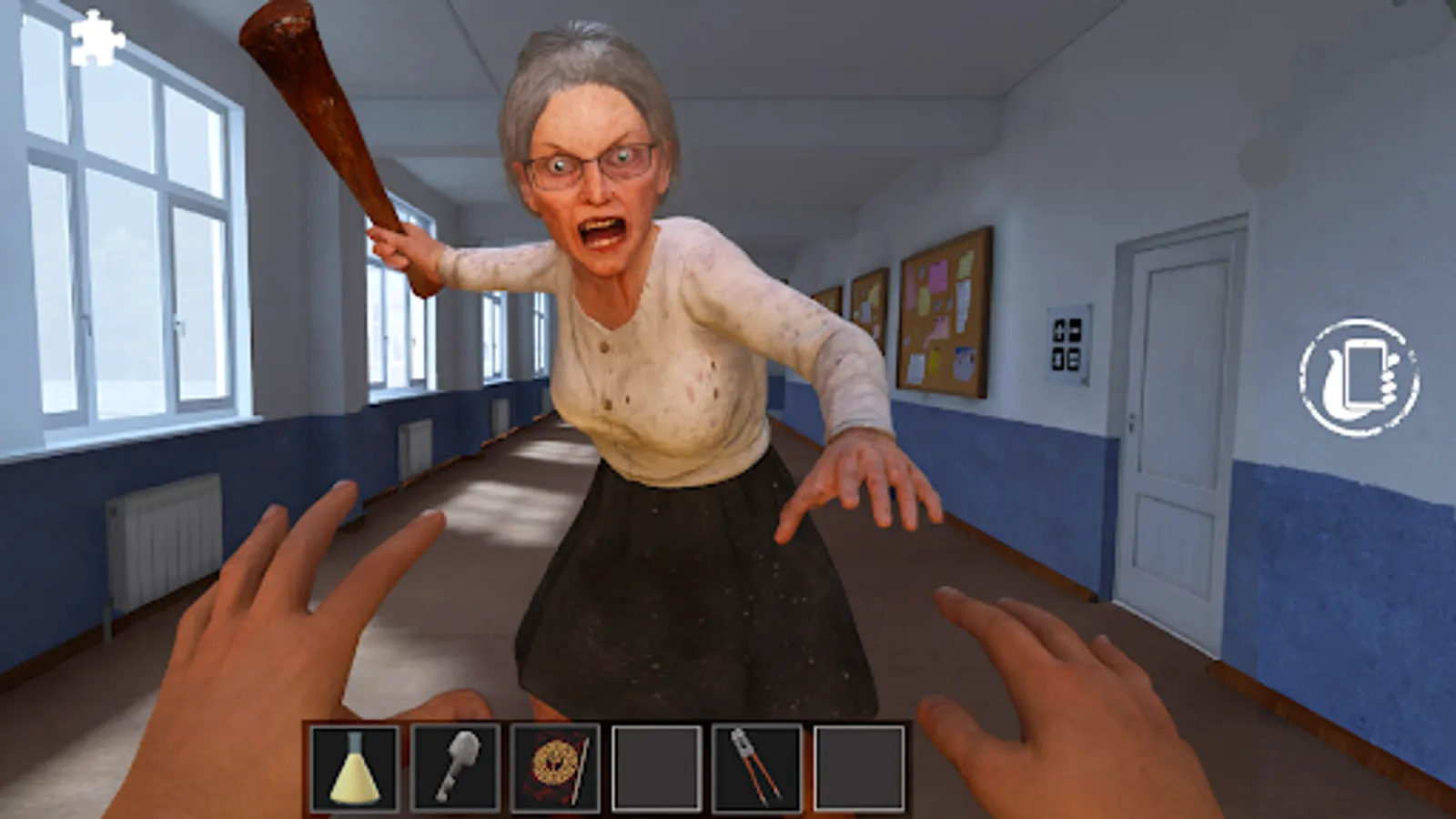1456x819 pixels.
Task: Tap the middle of the inventory hotbar
Action: (605, 767)
